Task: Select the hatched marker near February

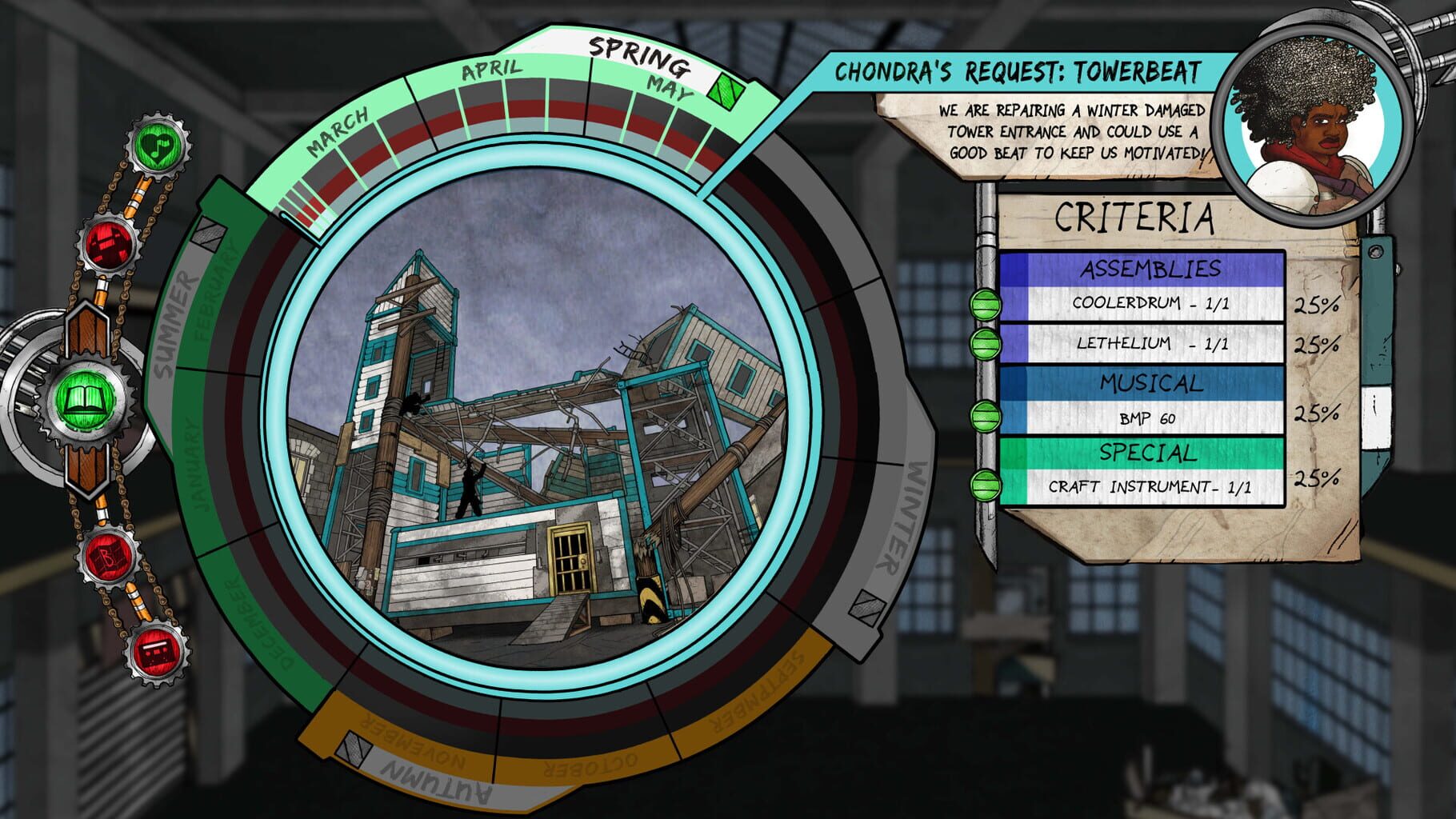Action: click(x=210, y=232)
